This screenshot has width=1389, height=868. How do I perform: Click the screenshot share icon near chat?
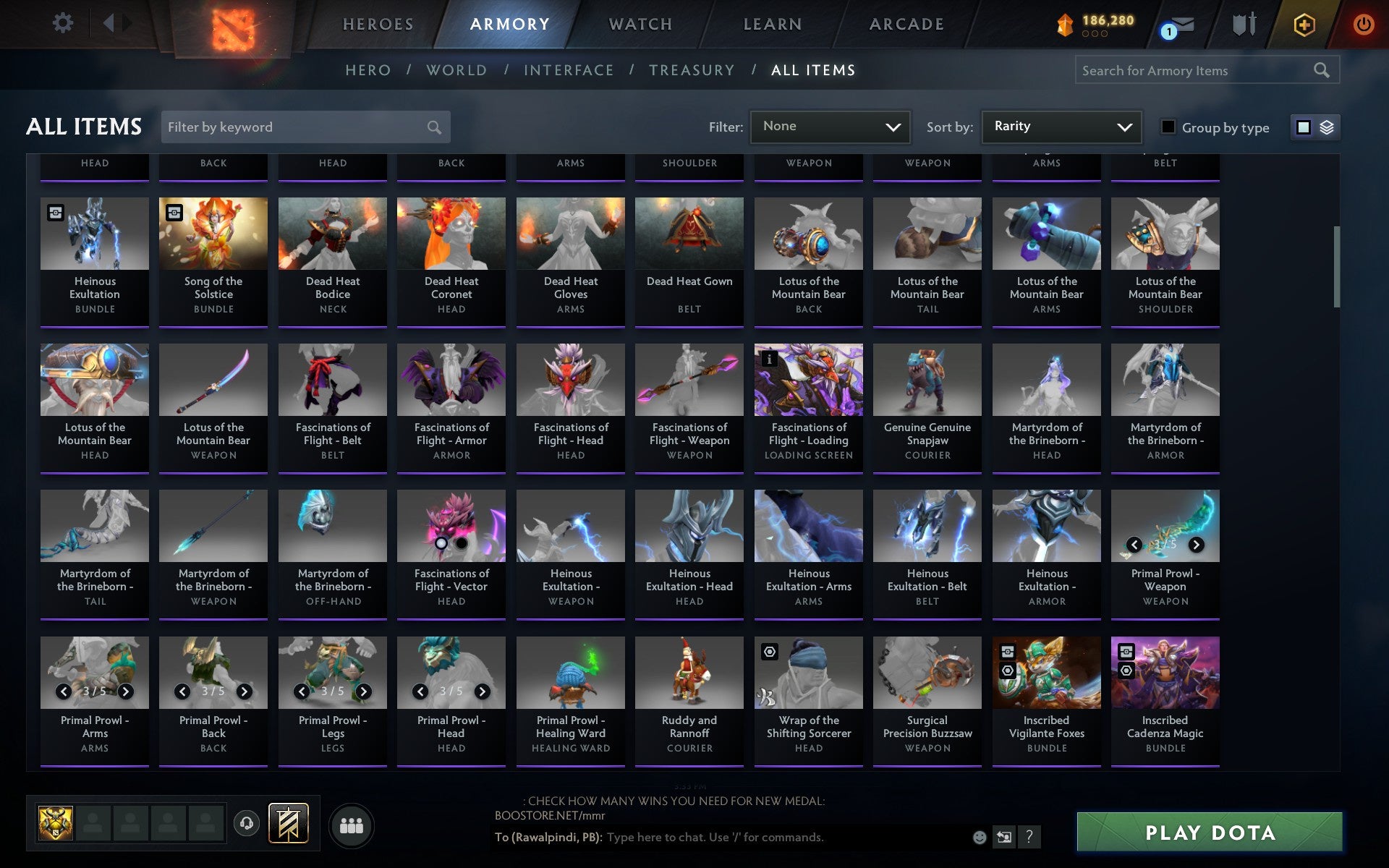pyautogui.click(x=1004, y=837)
